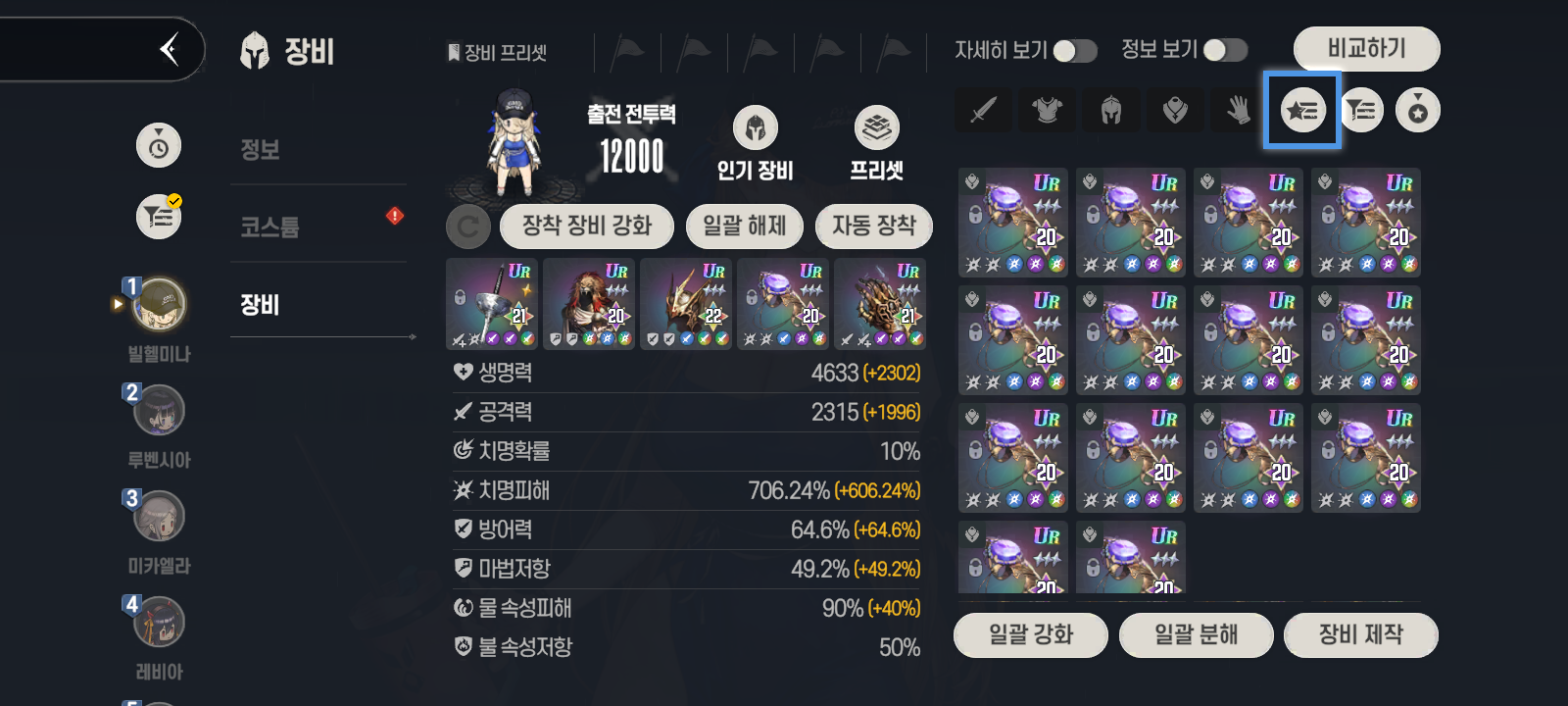Viewport: 1568px width, 706px height.
Task: Open the 프리셋 stack icon
Action: [876, 128]
